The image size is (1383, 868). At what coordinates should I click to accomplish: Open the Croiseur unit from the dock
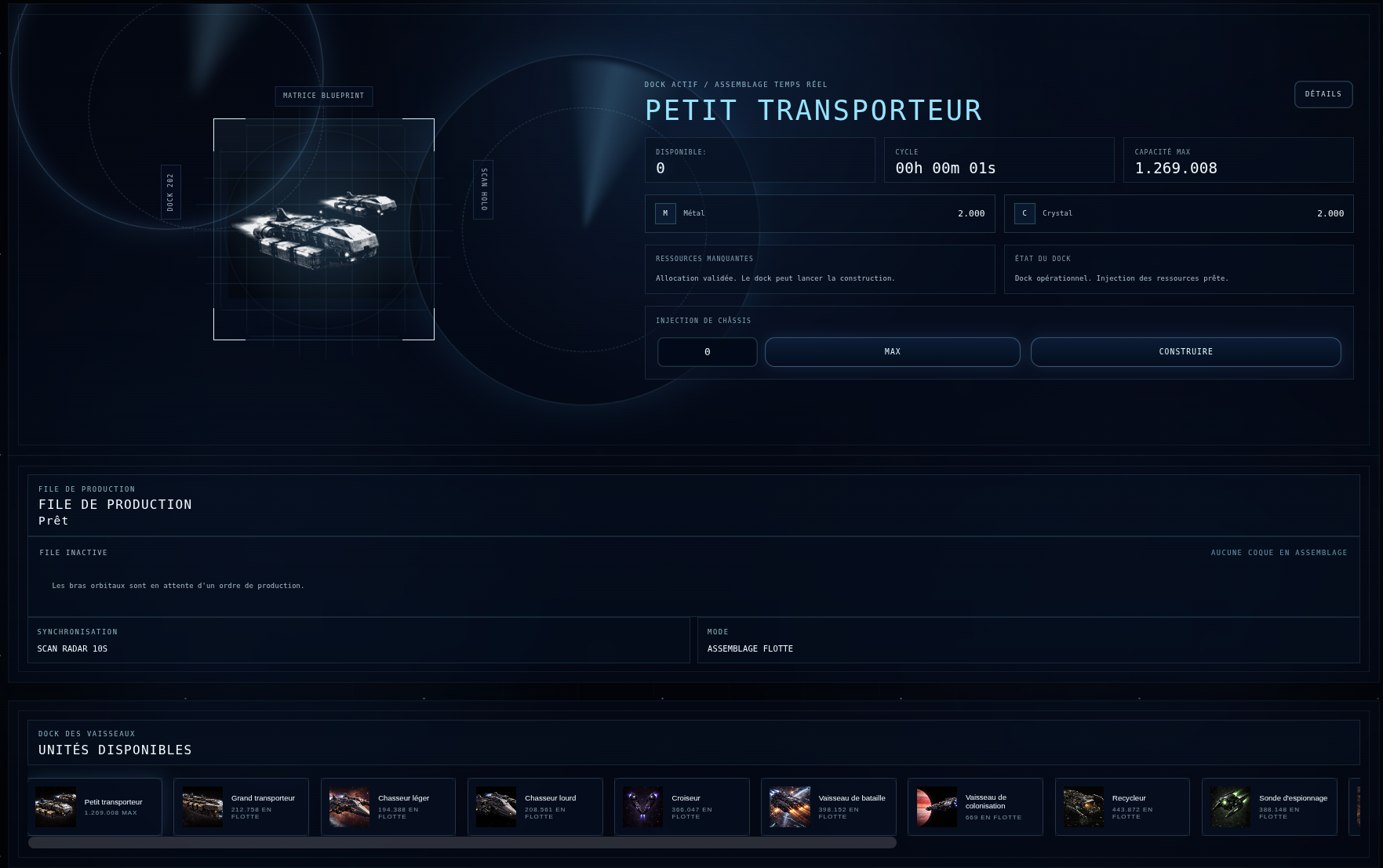[x=642, y=806]
